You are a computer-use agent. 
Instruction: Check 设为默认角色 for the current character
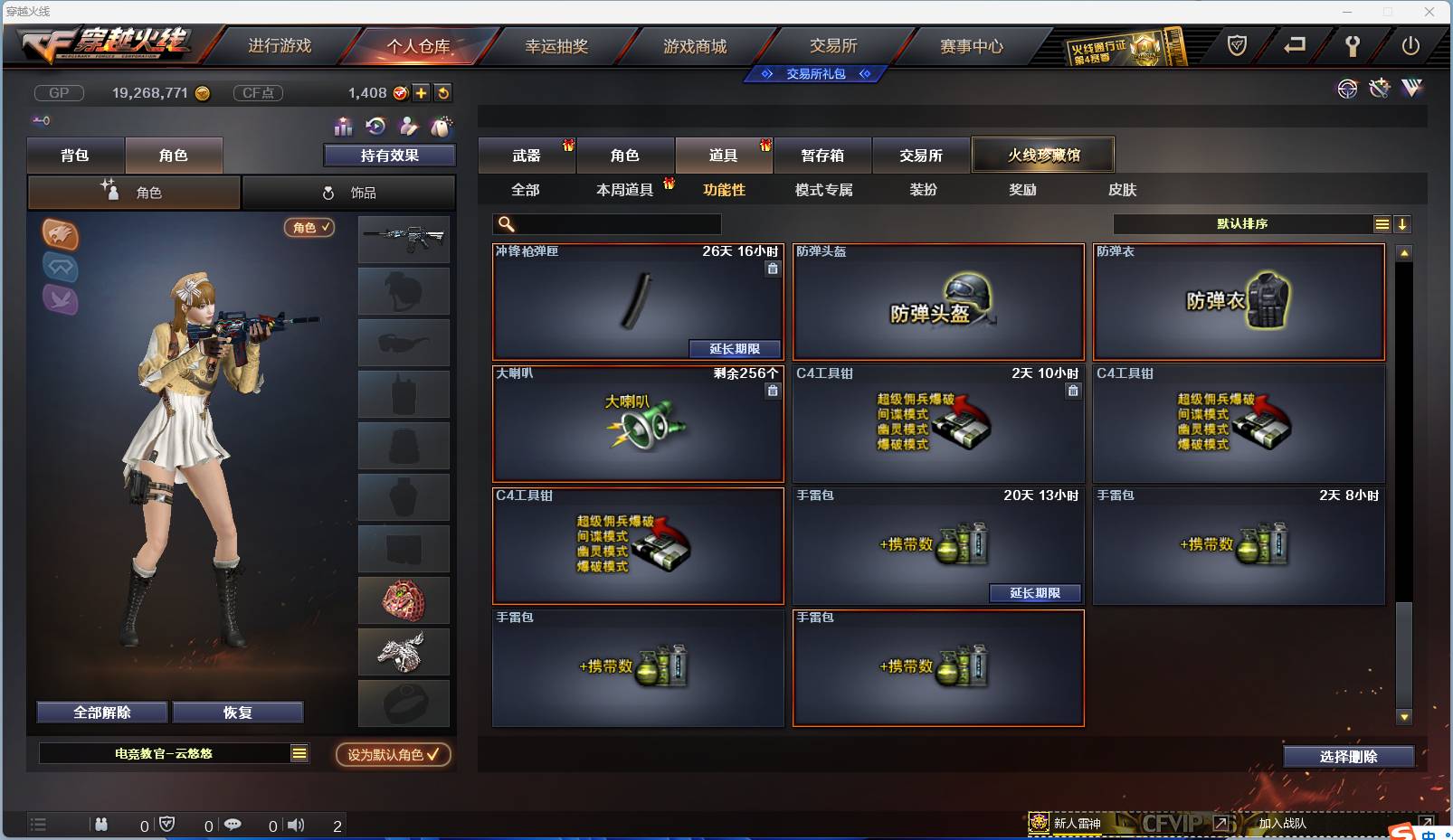pyautogui.click(x=393, y=755)
